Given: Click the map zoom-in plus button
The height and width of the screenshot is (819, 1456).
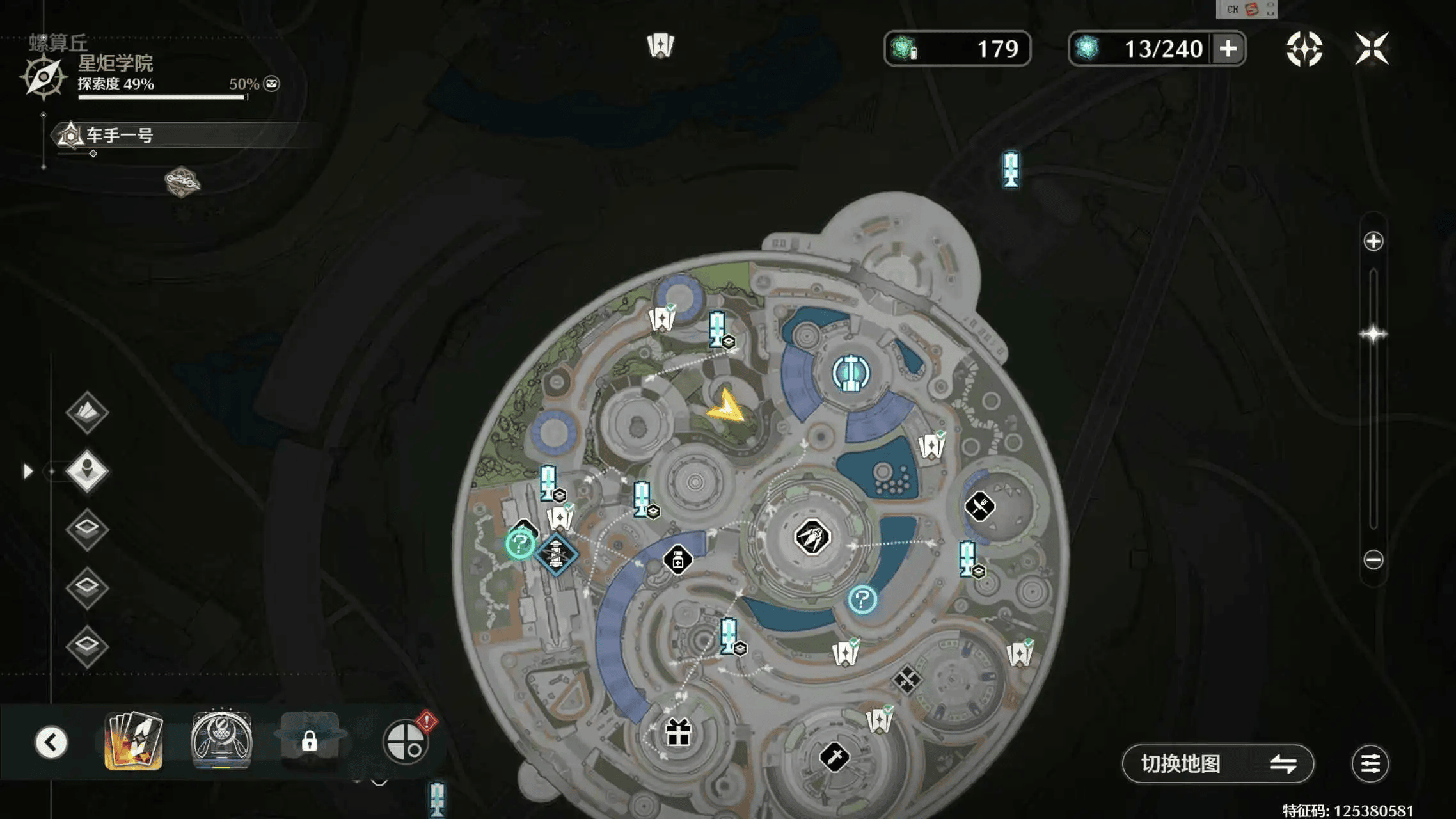Looking at the screenshot, I should tap(1373, 241).
